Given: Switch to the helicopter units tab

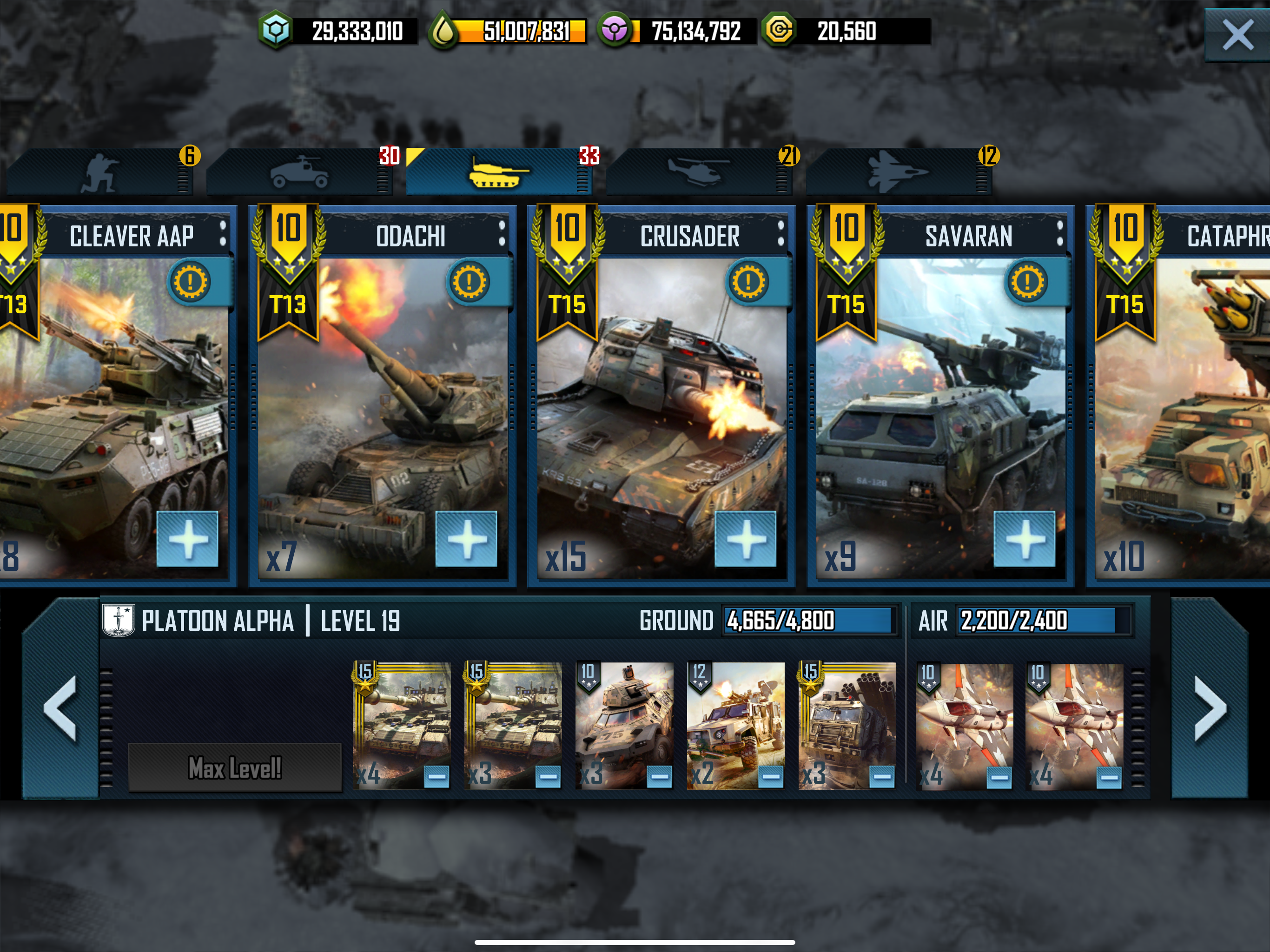Looking at the screenshot, I should 698,172.
